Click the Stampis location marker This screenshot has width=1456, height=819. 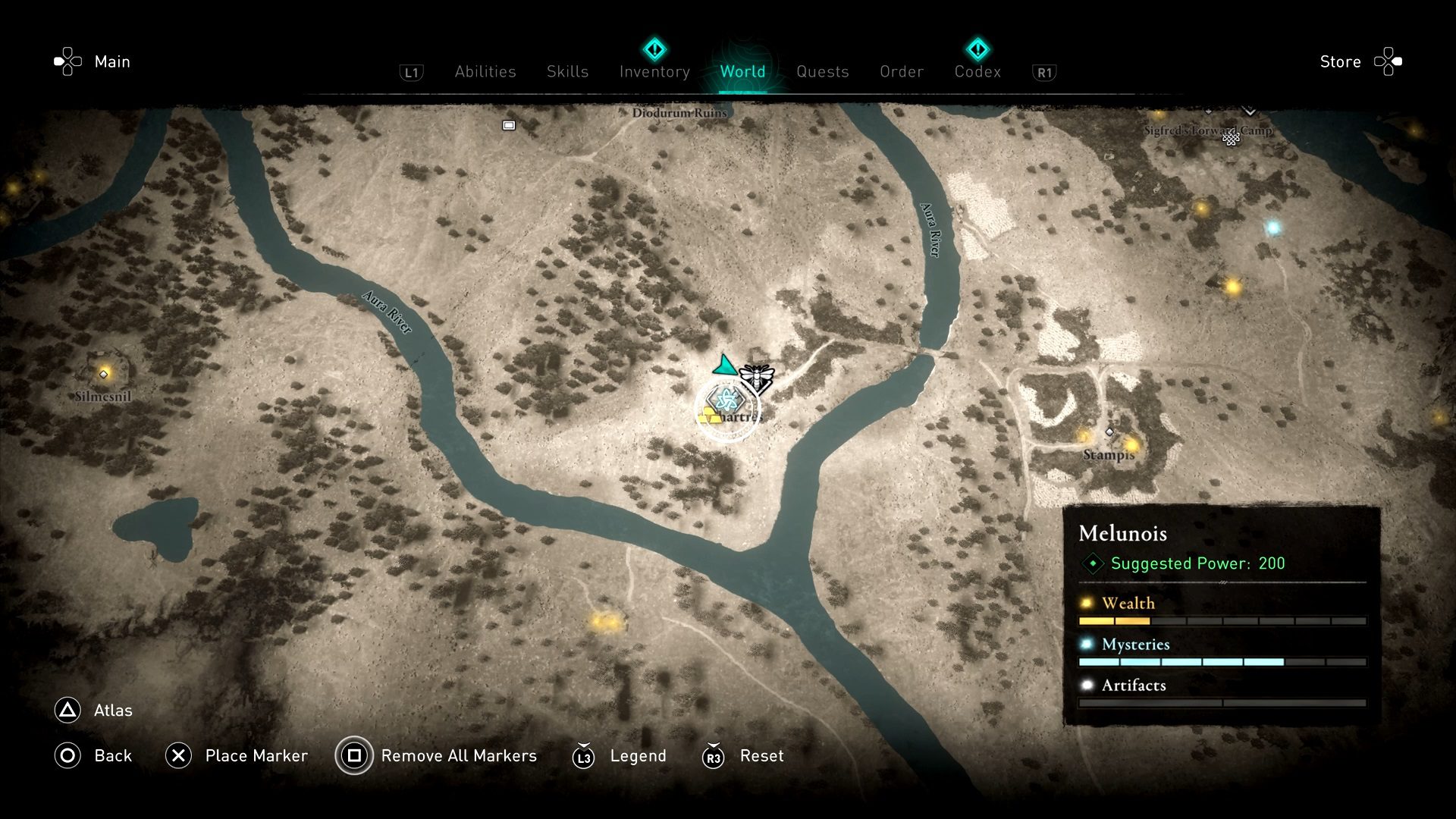[1109, 432]
